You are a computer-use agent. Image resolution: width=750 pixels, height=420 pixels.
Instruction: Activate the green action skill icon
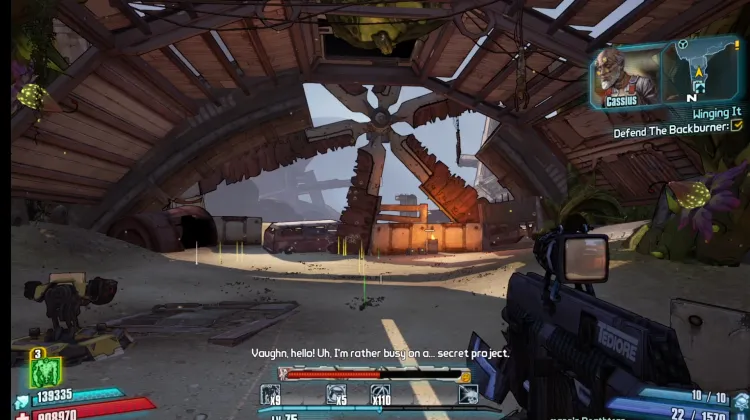click(46, 373)
